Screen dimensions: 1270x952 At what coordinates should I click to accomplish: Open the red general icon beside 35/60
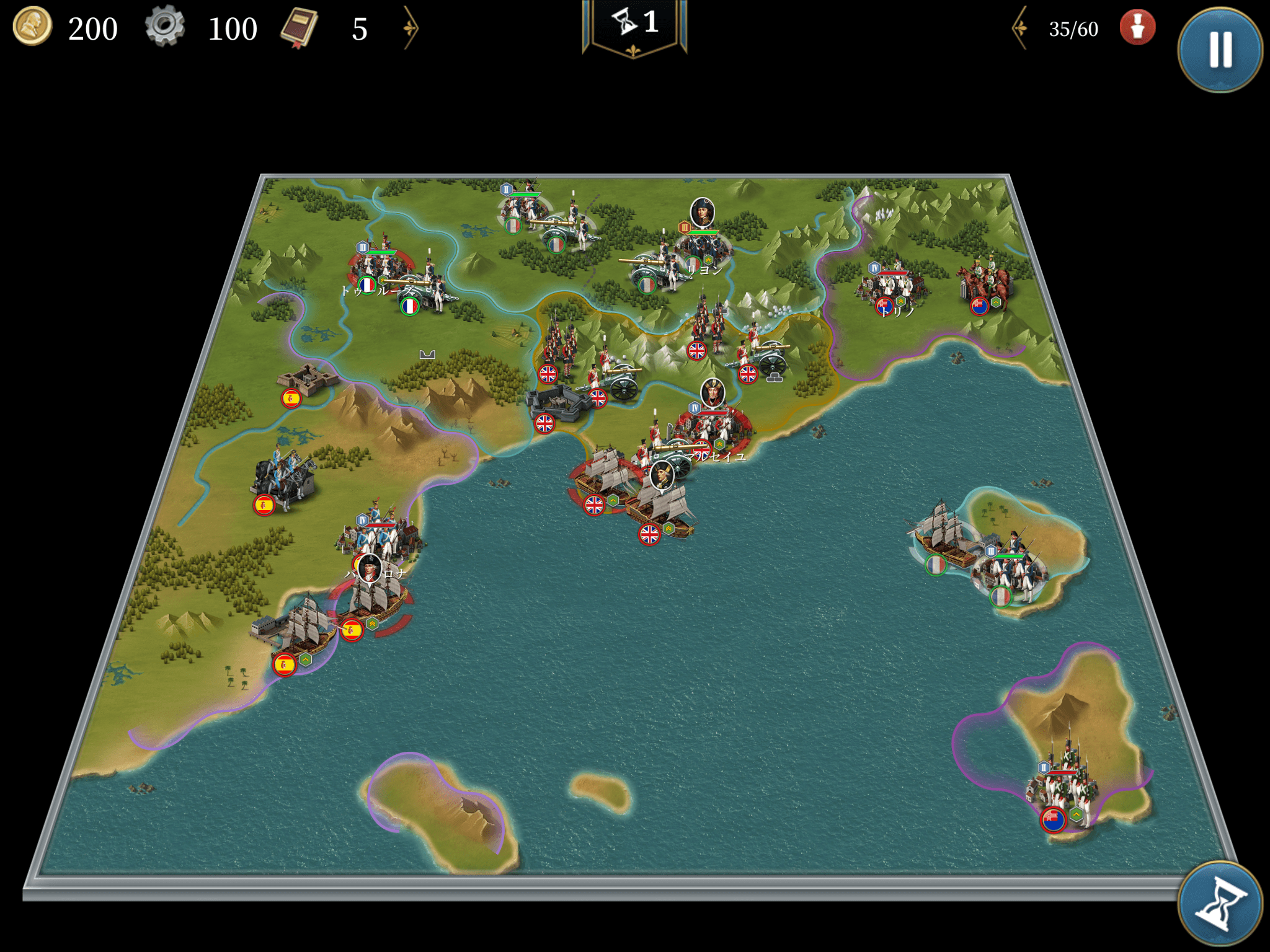(x=1137, y=28)
